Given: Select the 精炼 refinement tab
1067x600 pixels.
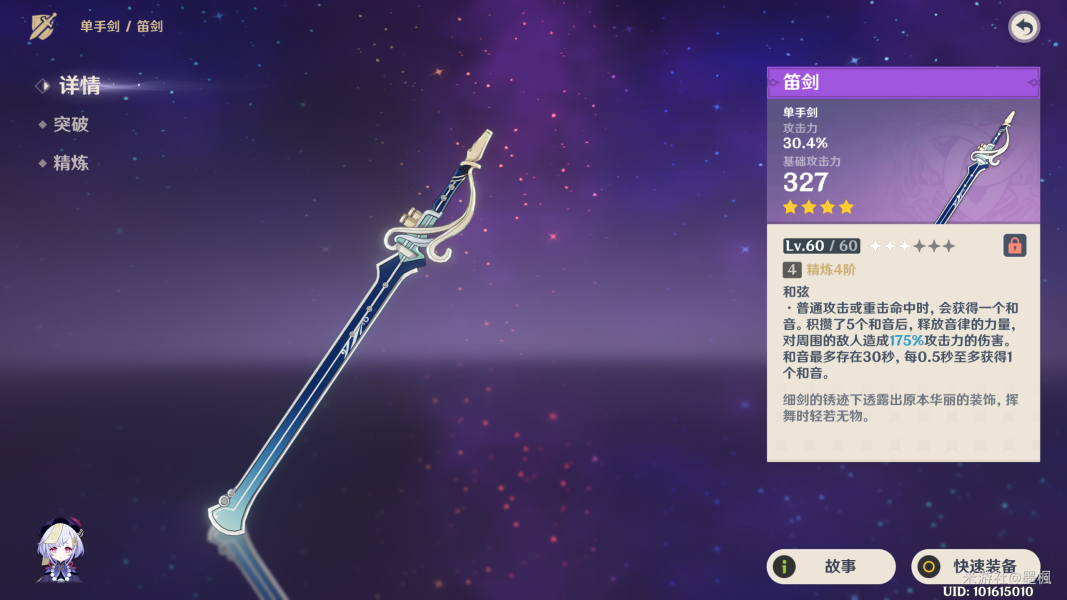Looking at the screenshot, I should 70,163.
